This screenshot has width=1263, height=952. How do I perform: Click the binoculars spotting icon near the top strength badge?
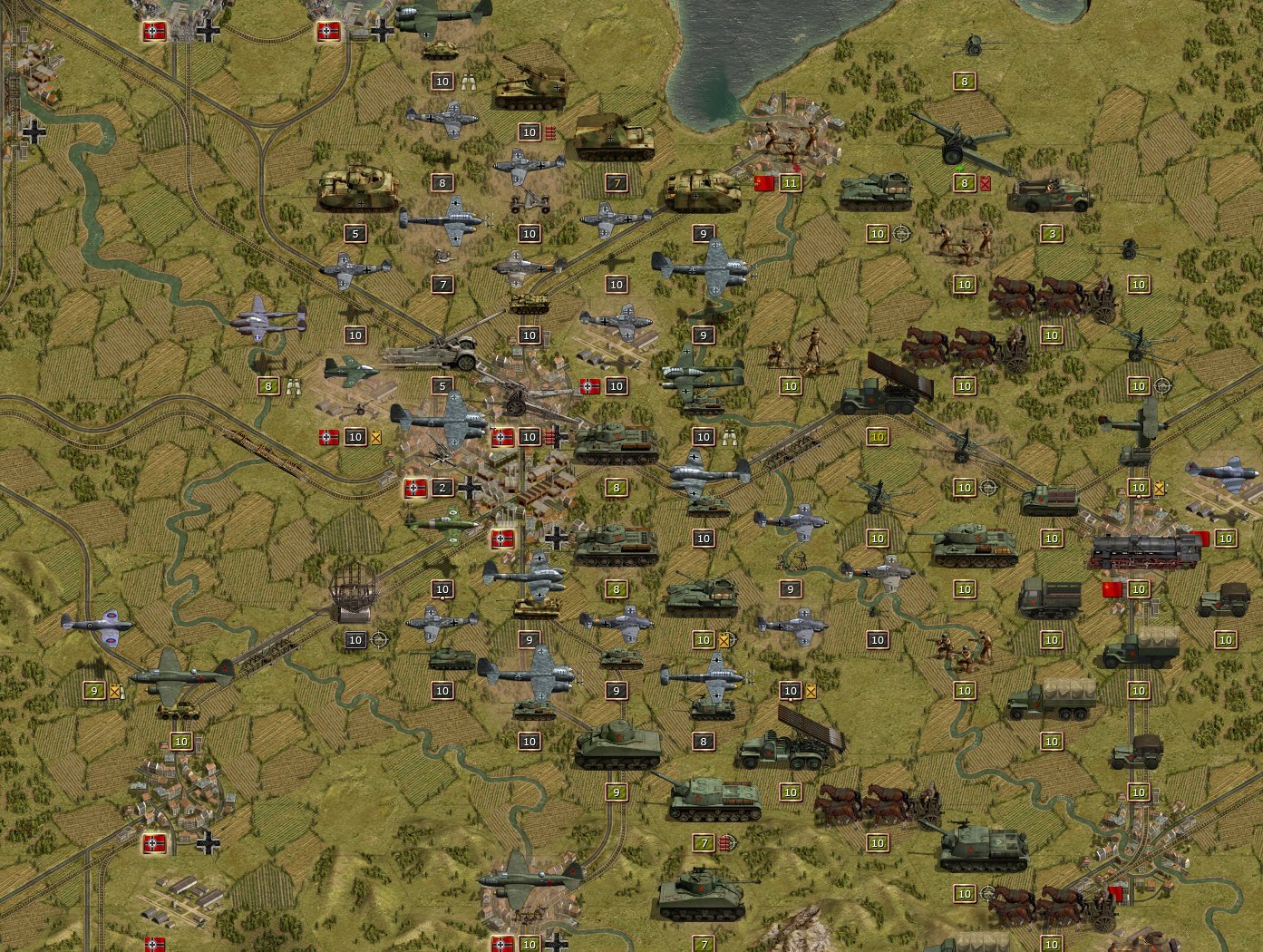pyautogui.click(x=470, y=81)
